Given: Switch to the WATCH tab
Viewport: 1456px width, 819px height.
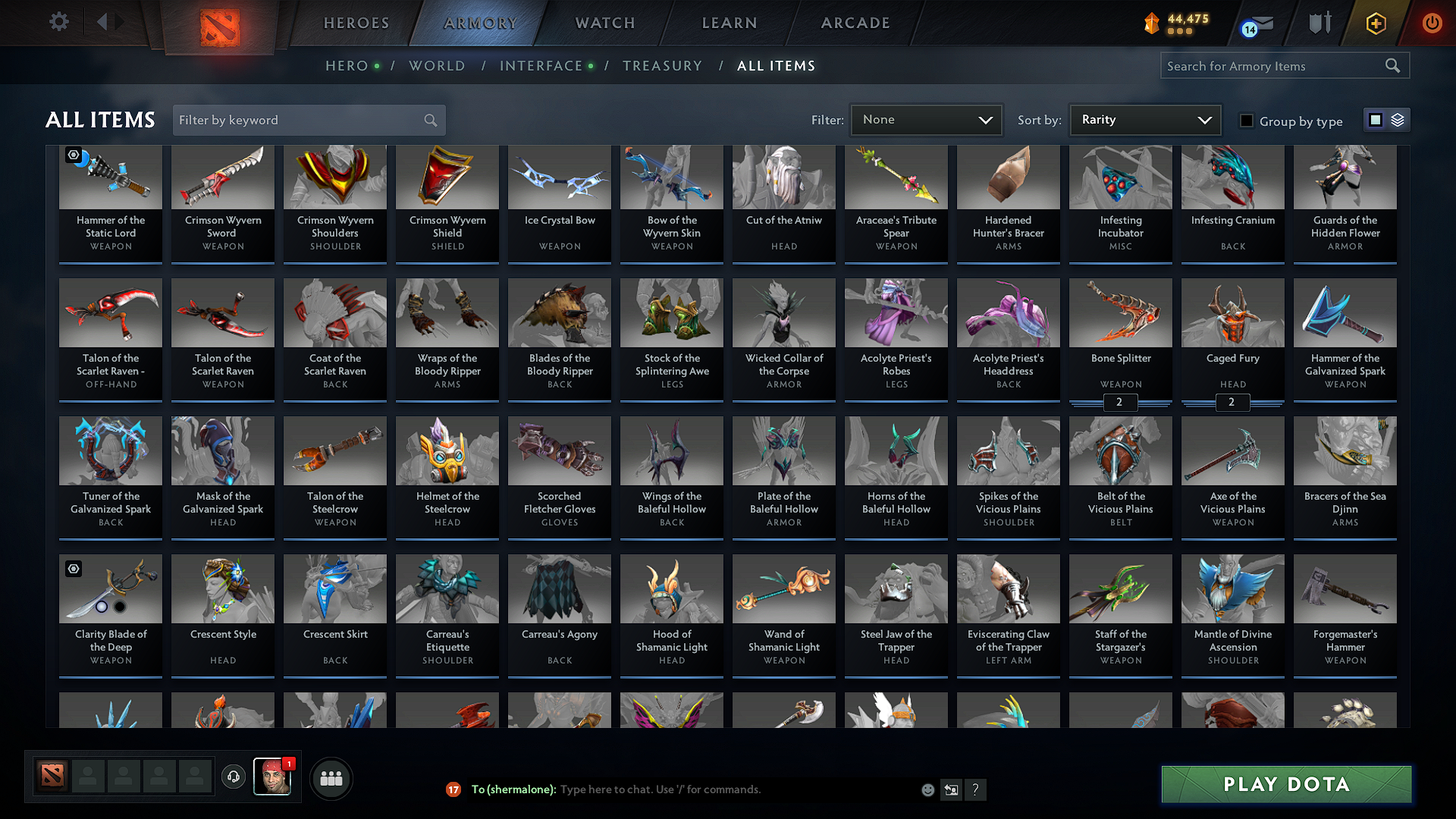Looking at the screenshot, I should pos(604,23).
